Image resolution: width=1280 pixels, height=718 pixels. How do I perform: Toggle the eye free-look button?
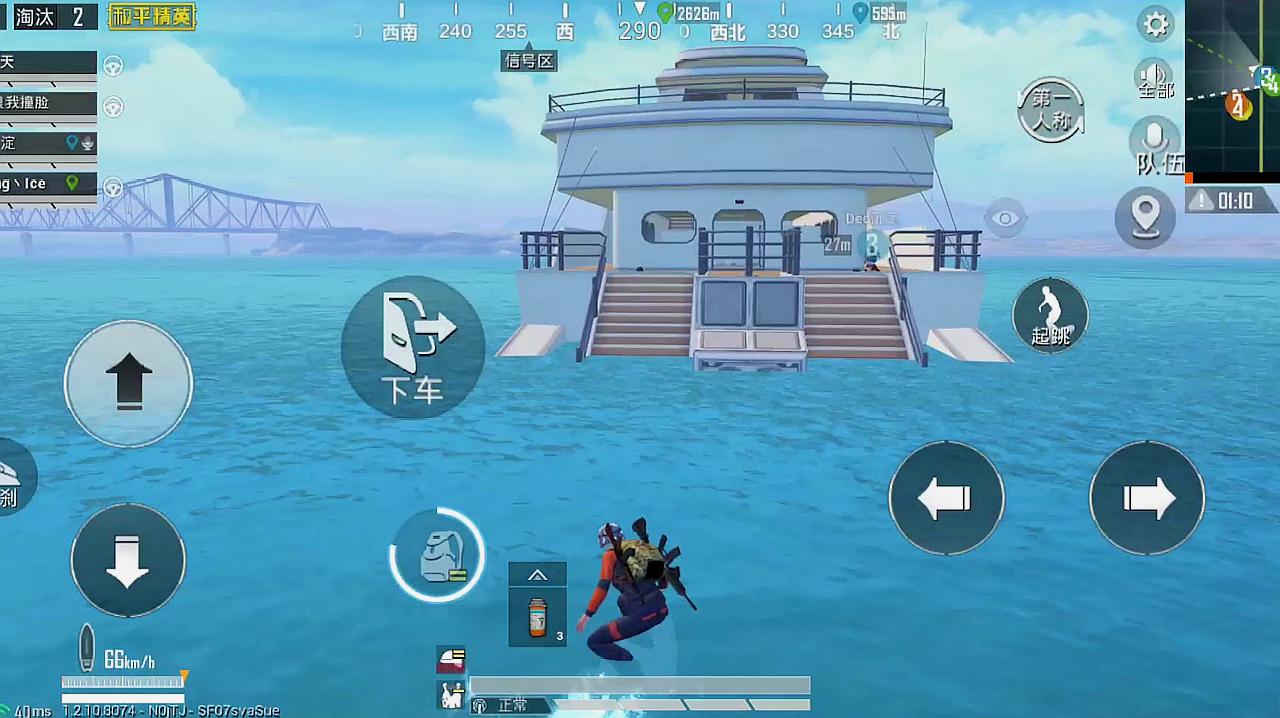(x=1005, y=218)
